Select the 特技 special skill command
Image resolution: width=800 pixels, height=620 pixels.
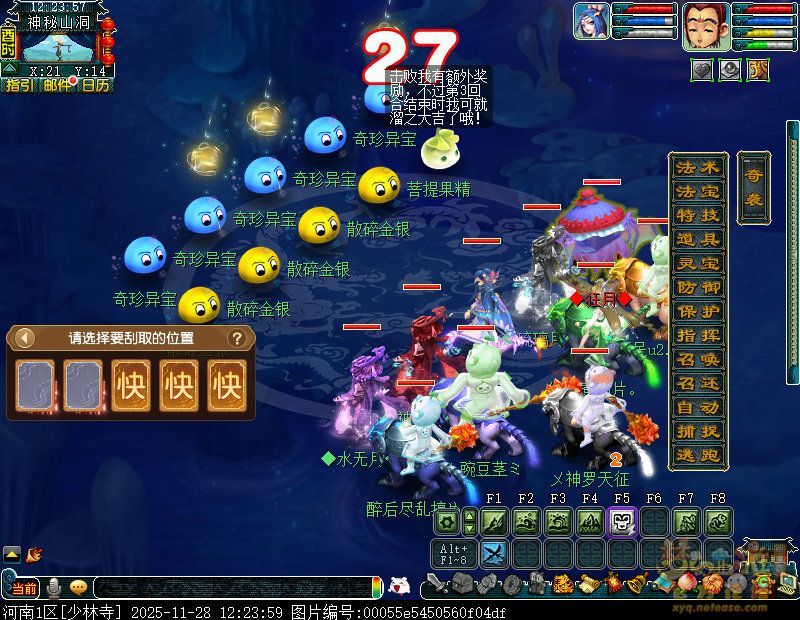tap(697, 215)
